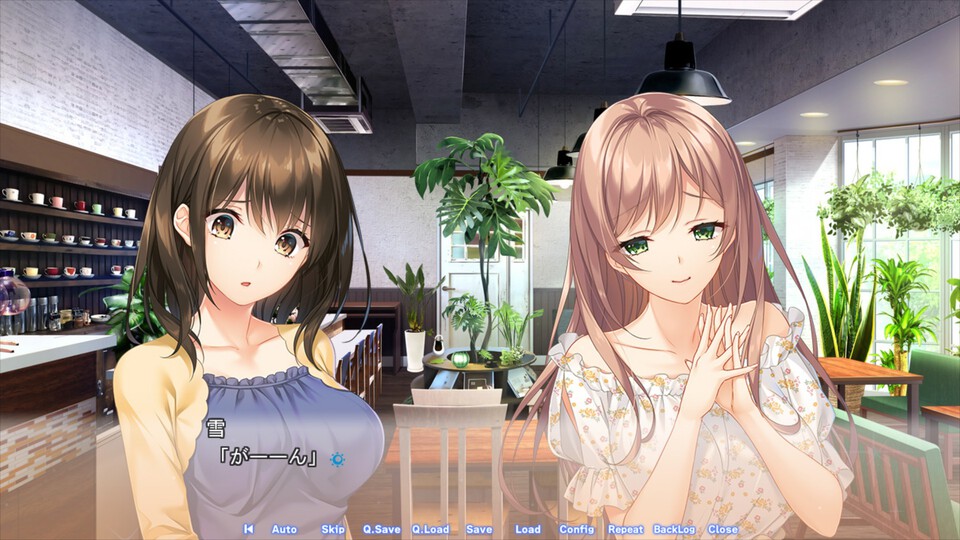Click Q.Save to quick save
This screenshot has width=960, height=540.
[x=381, y=529]
